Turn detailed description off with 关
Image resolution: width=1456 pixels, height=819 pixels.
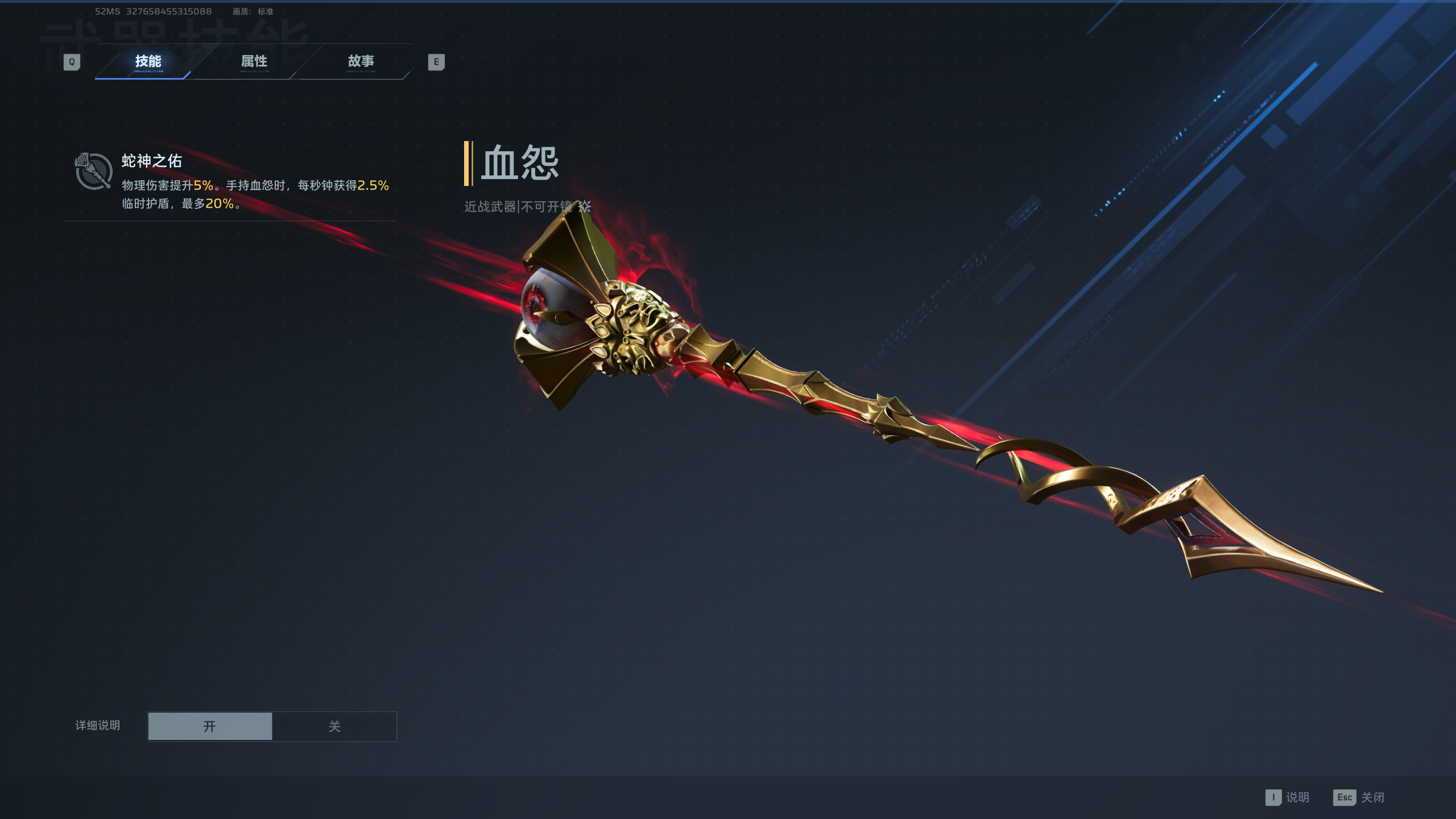tap(334, 726)
